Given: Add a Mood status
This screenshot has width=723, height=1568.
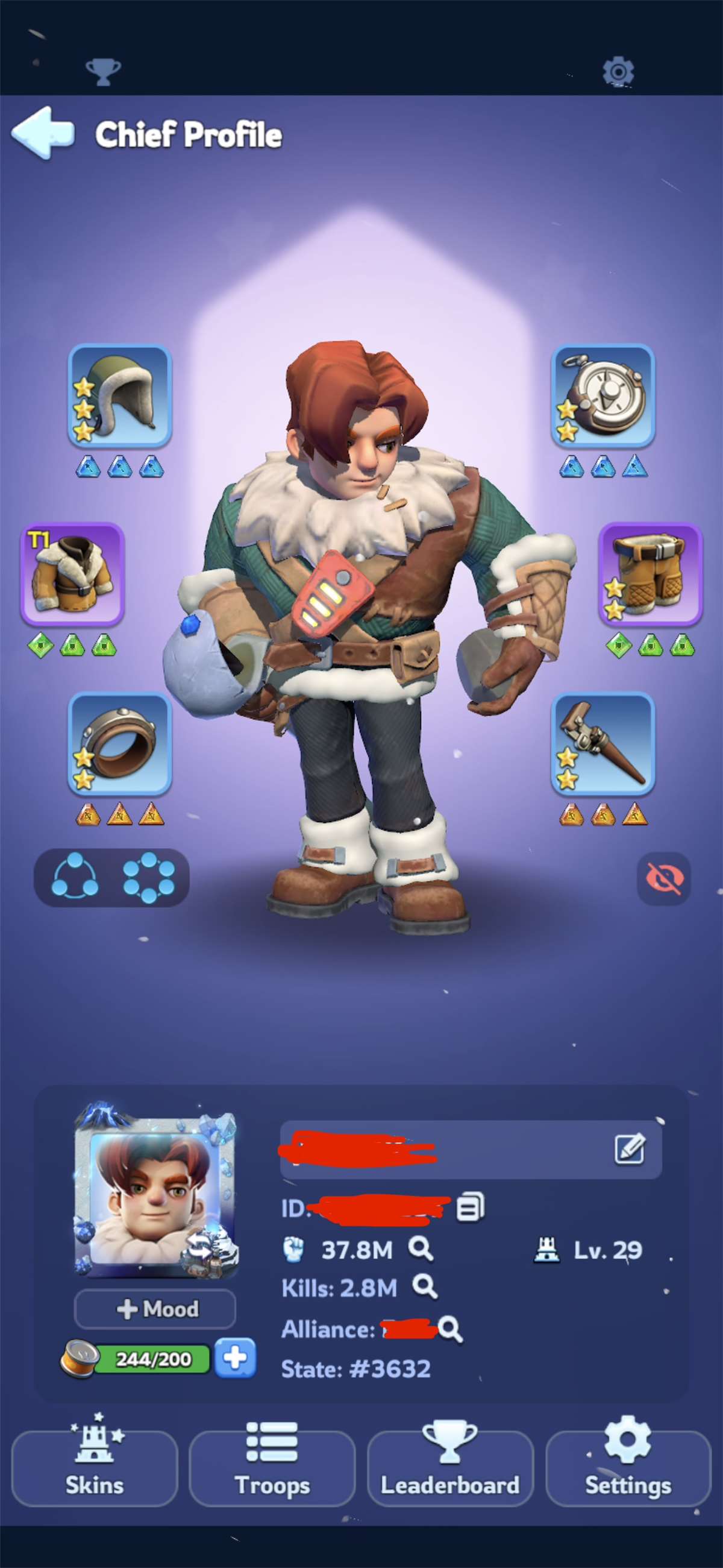Looking at the screenshot, I should point(155,1309).
